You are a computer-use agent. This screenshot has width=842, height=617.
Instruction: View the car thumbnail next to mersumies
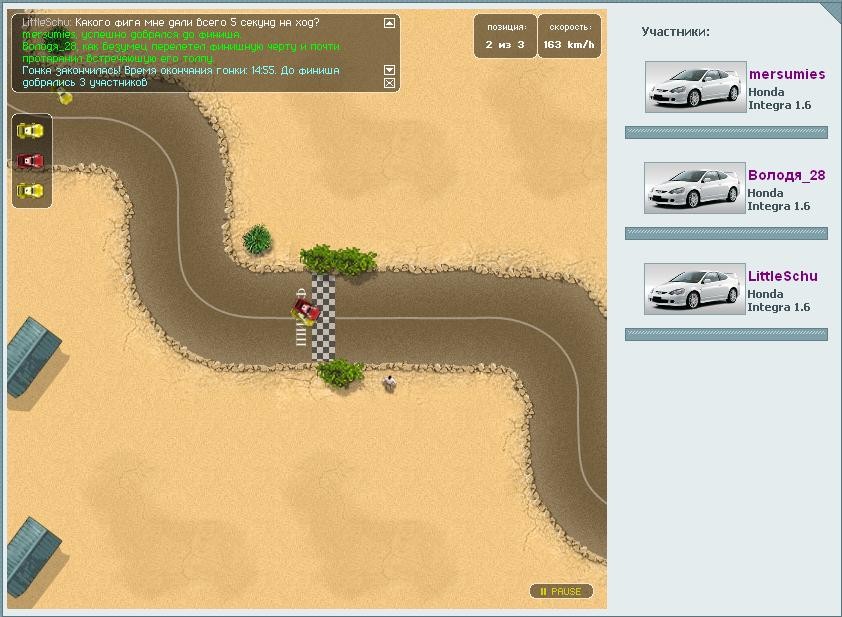pos(695,87)
